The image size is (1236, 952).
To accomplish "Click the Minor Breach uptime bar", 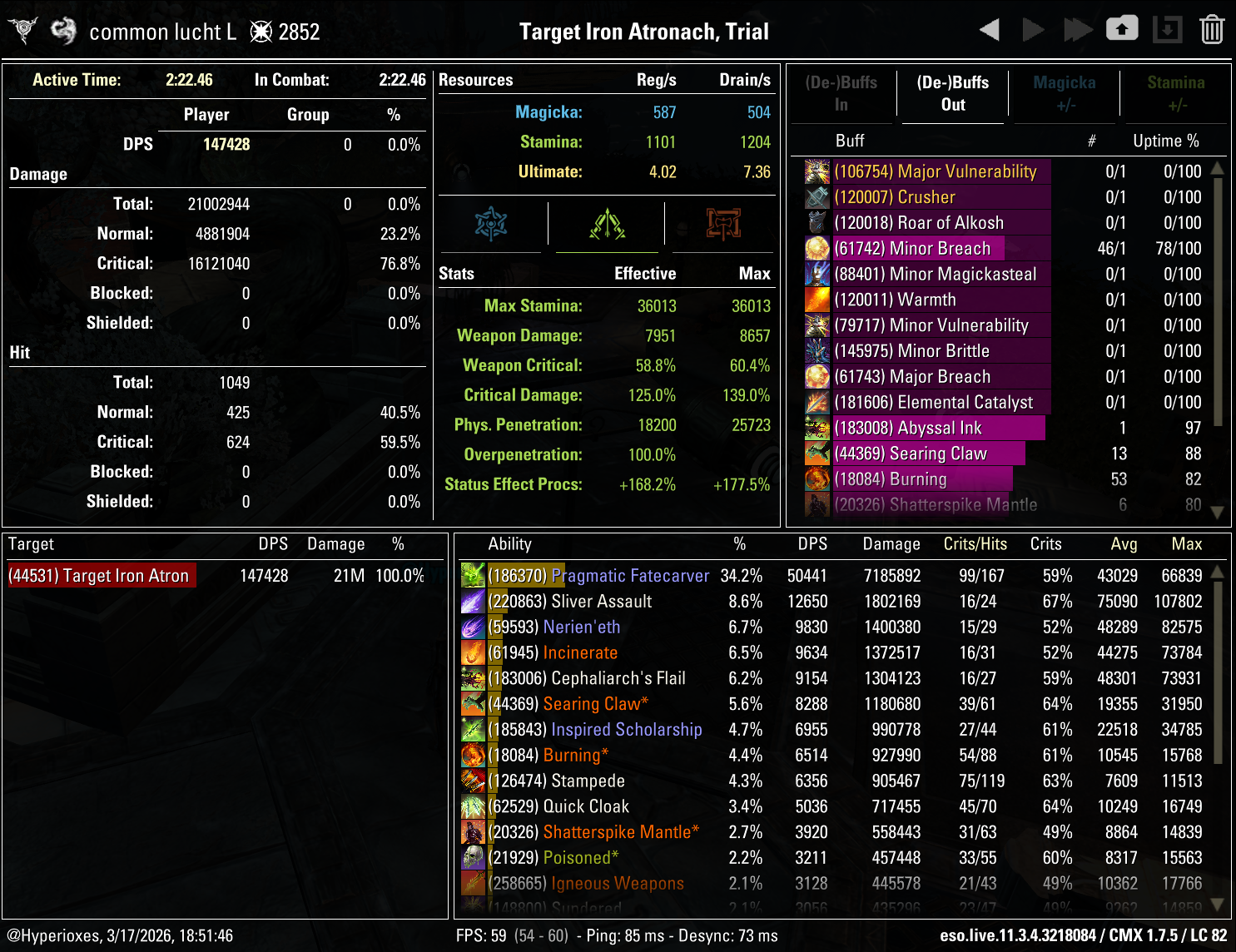I will coord(920,248).
